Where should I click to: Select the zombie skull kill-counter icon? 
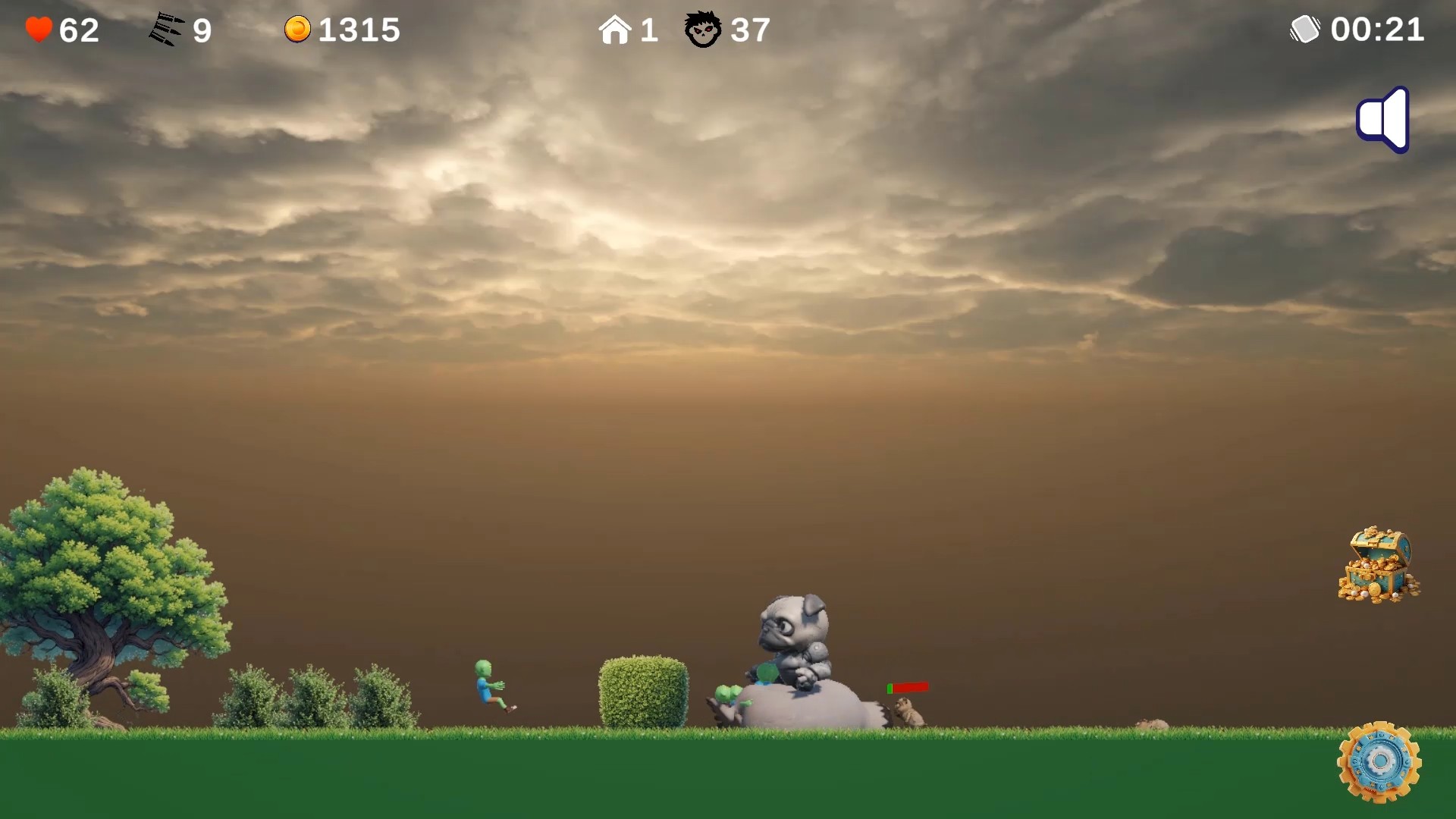(x=703, y=30)
